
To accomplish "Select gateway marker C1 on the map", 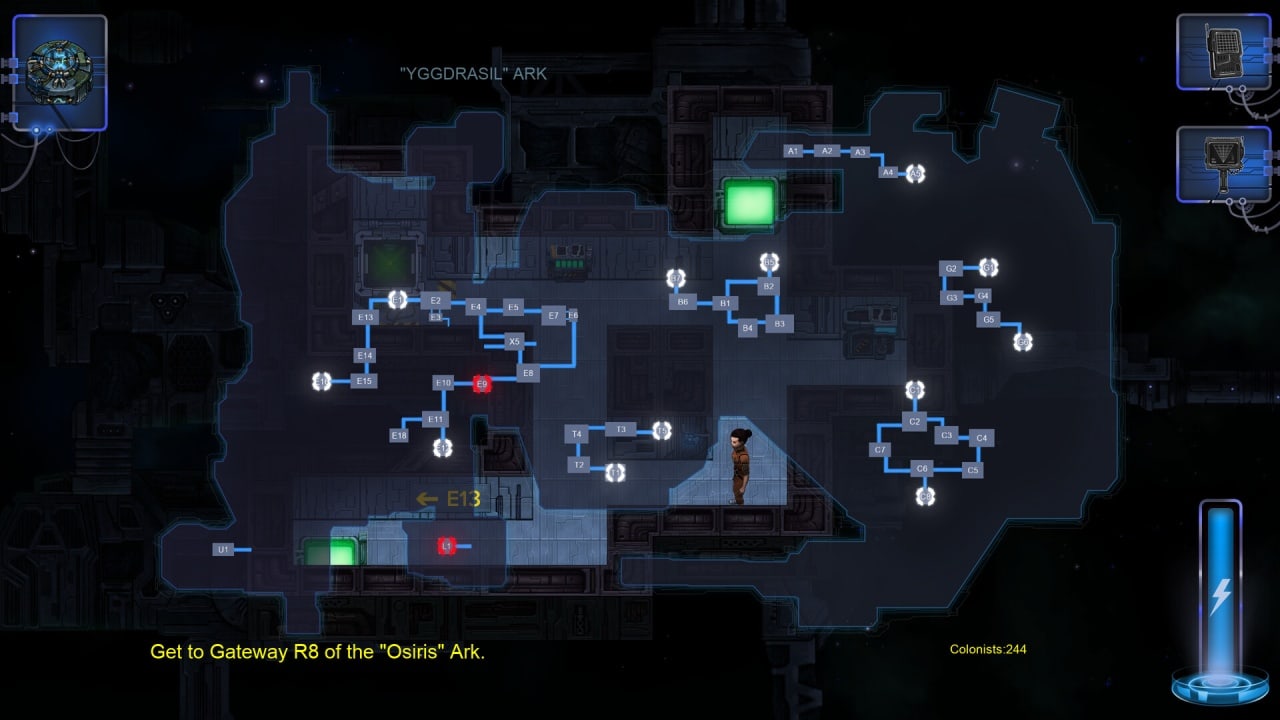I will [x=915, y=390].
